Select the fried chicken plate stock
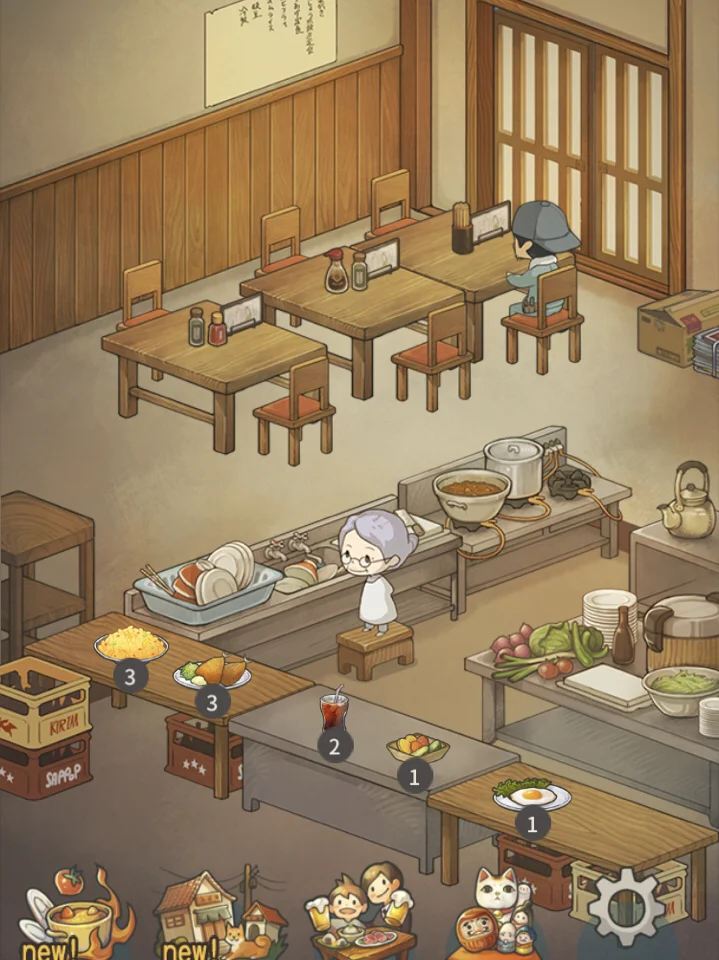Screen dimensions: 719x960 click(213, 673)
